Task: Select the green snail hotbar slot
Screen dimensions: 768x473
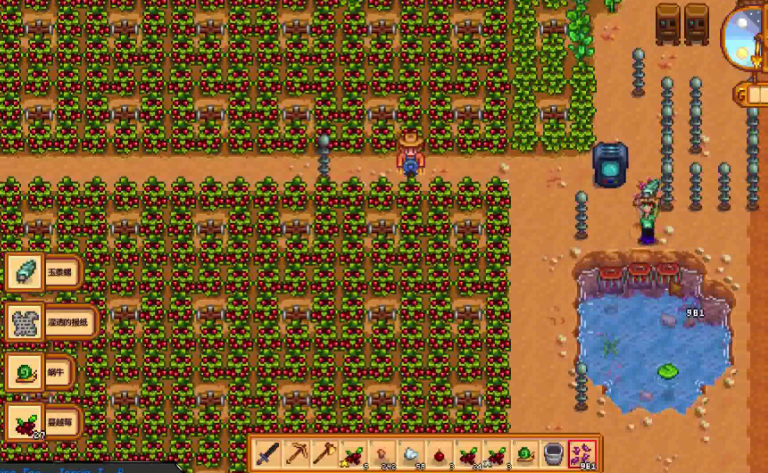Action: click(524, 454)
